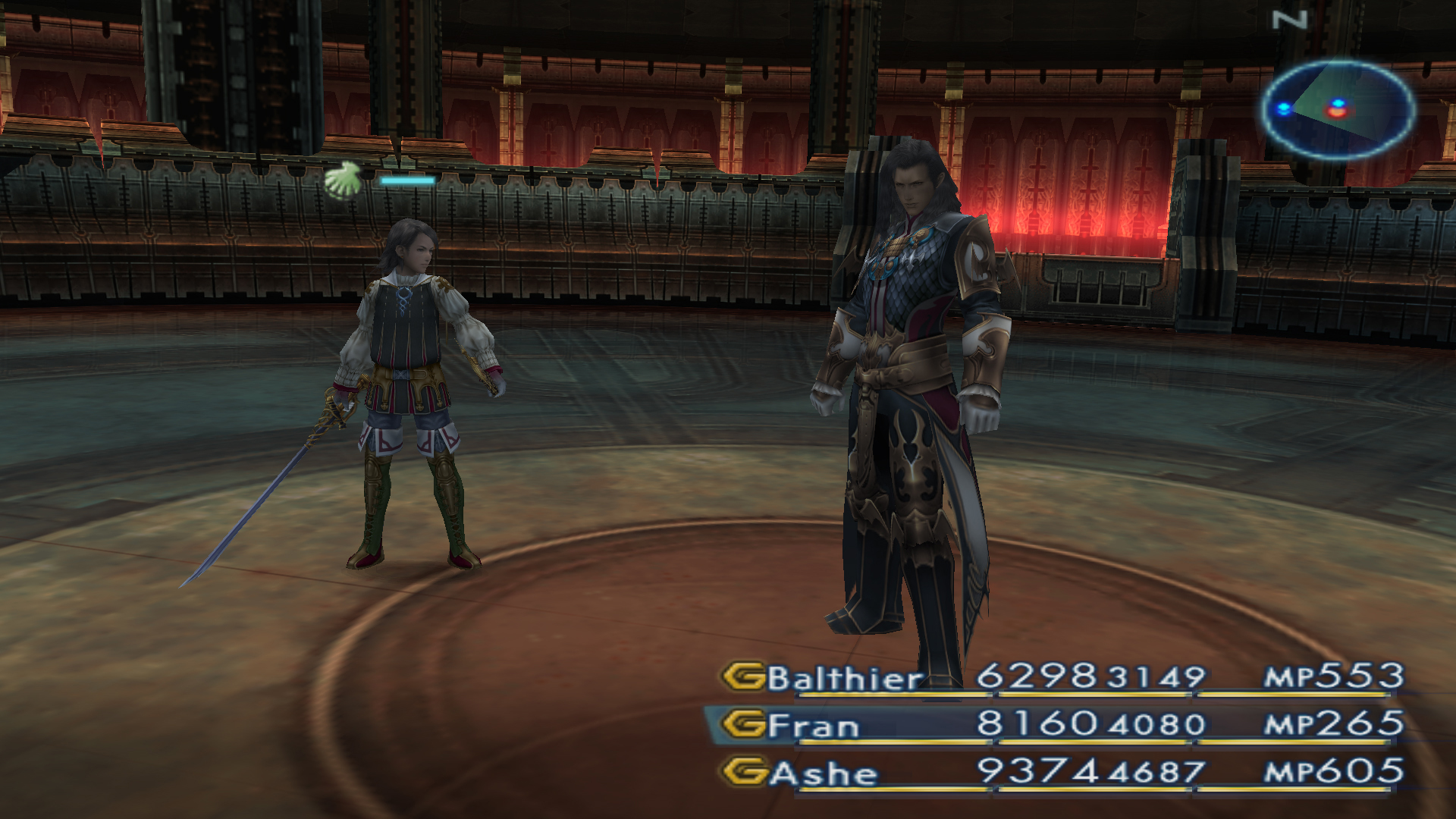Image resolution: width=1456 pixels, height=819 pixels.
Task: Select the gambit icon beside Ashe
Action: 743,772
